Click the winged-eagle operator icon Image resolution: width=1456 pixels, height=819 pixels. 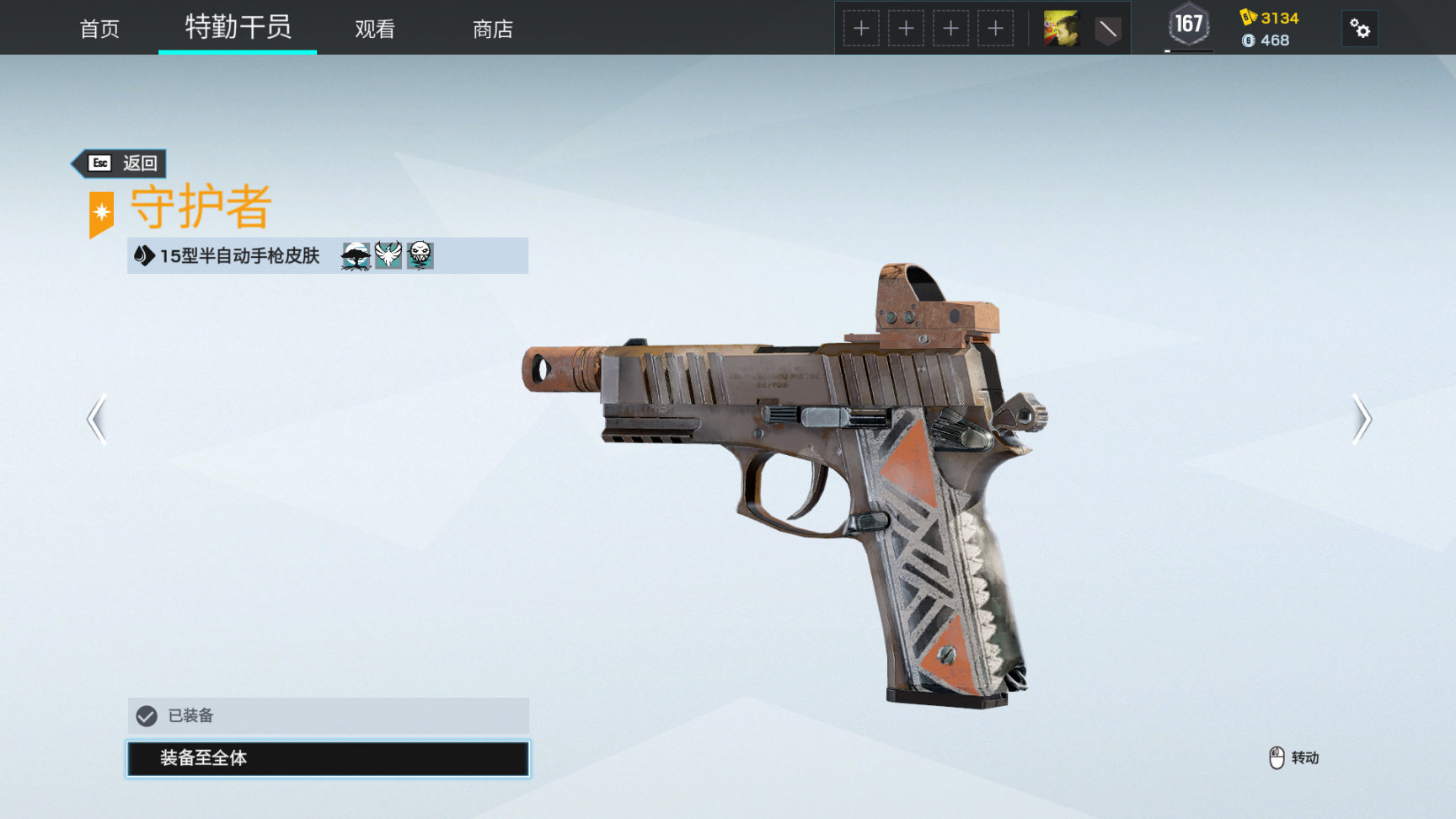point(388,255)
